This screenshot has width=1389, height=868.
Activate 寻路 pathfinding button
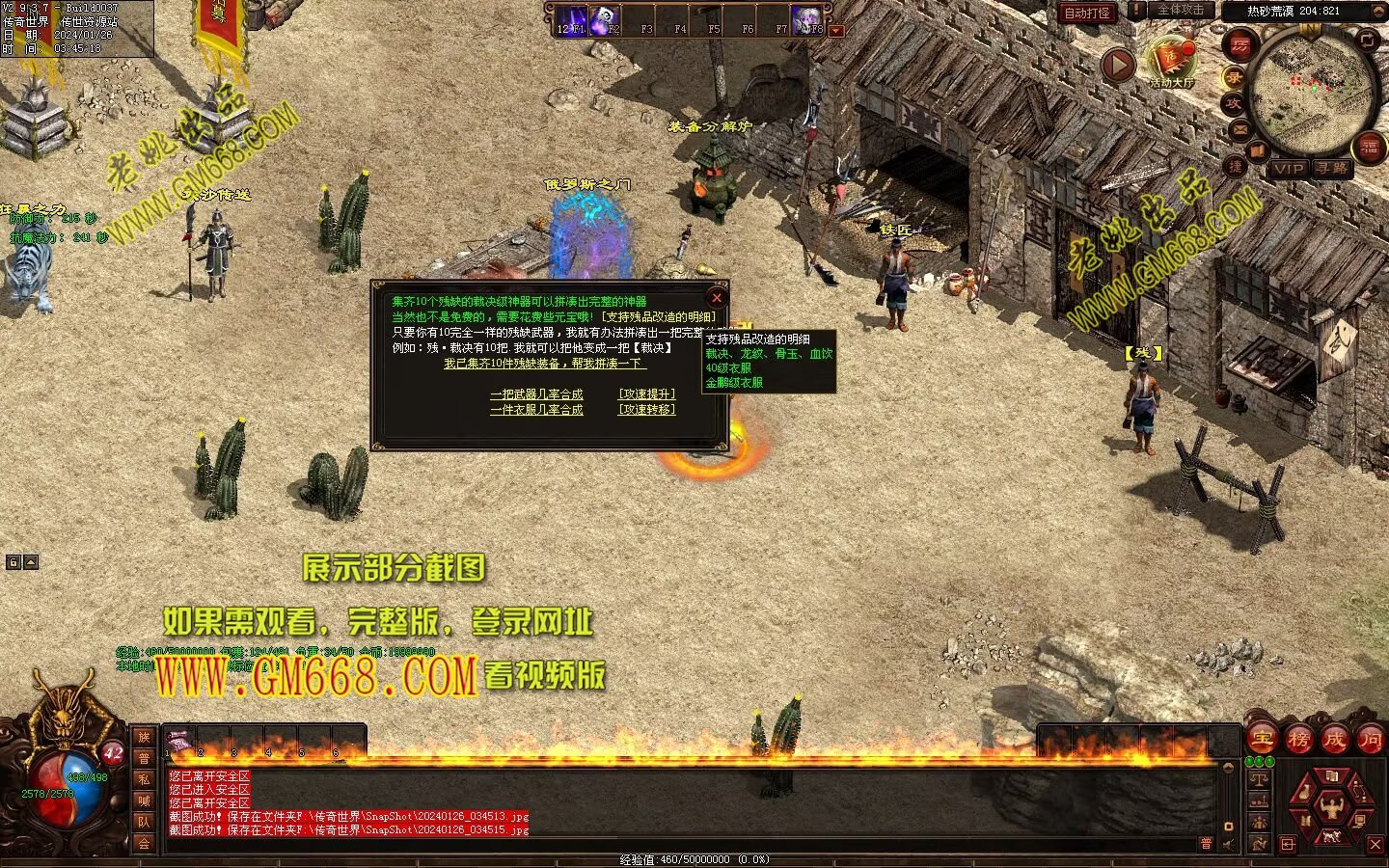coord(1332,169)
